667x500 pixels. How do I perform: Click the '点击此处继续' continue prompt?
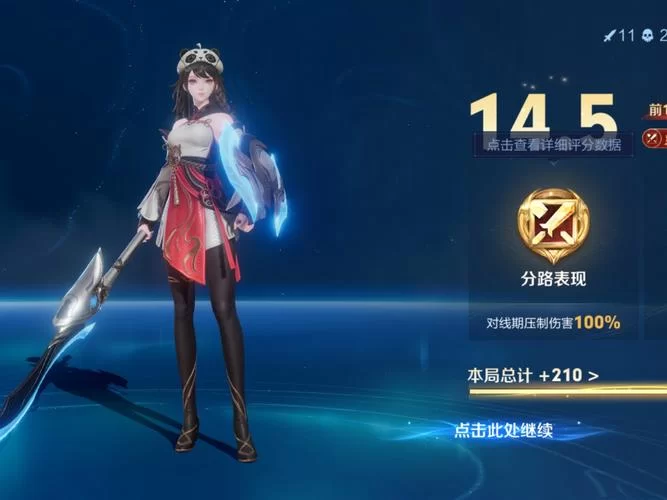(503, 431)
